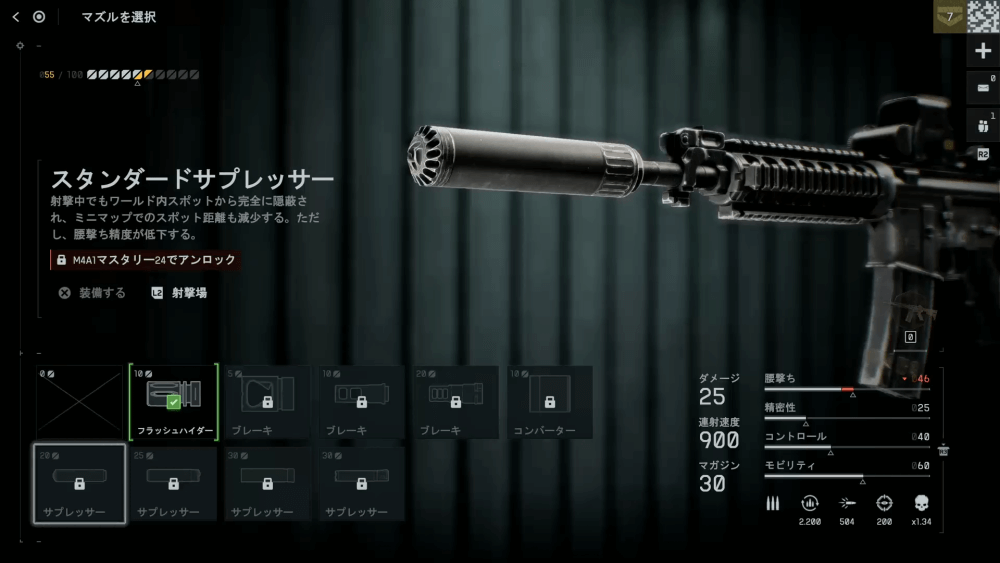Open the envelope messages icon
This screenshot has height=563, width=1000.
pyautogui.click(x=983, y=88)
